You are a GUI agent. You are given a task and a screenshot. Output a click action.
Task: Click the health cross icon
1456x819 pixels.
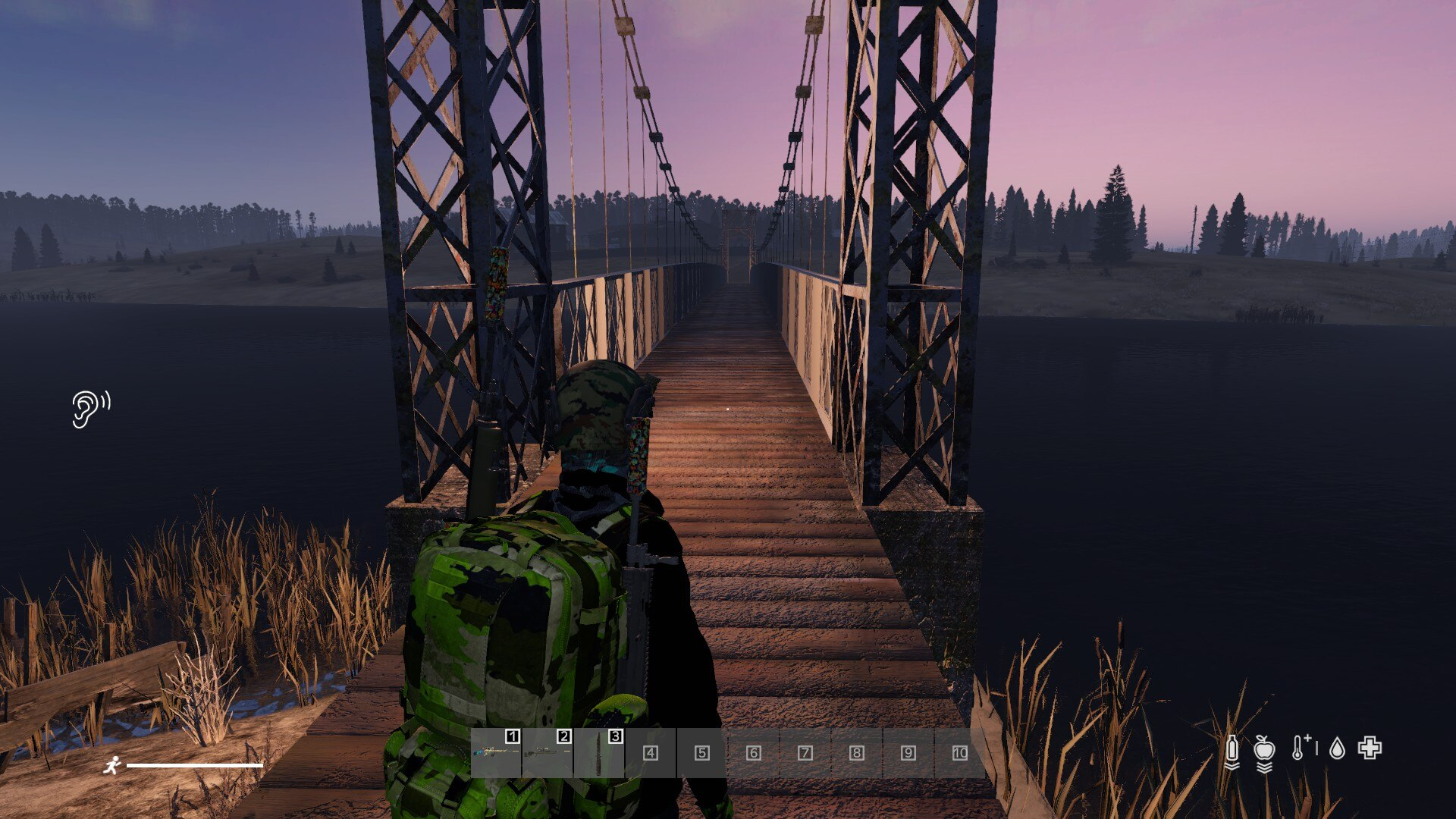click(1370, 748)
